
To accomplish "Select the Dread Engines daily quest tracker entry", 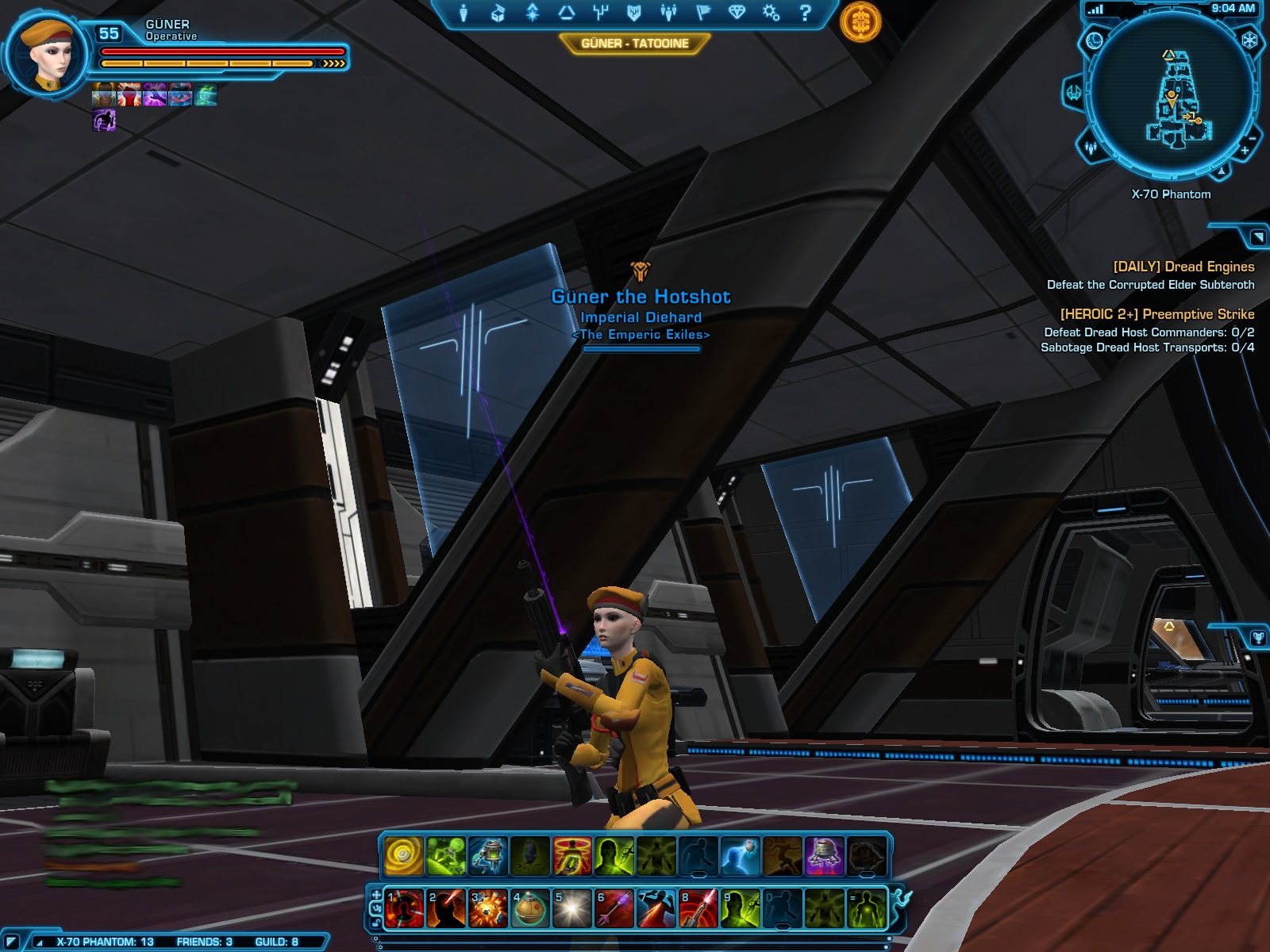I will pyautogui.click(x=1183, y=267).
